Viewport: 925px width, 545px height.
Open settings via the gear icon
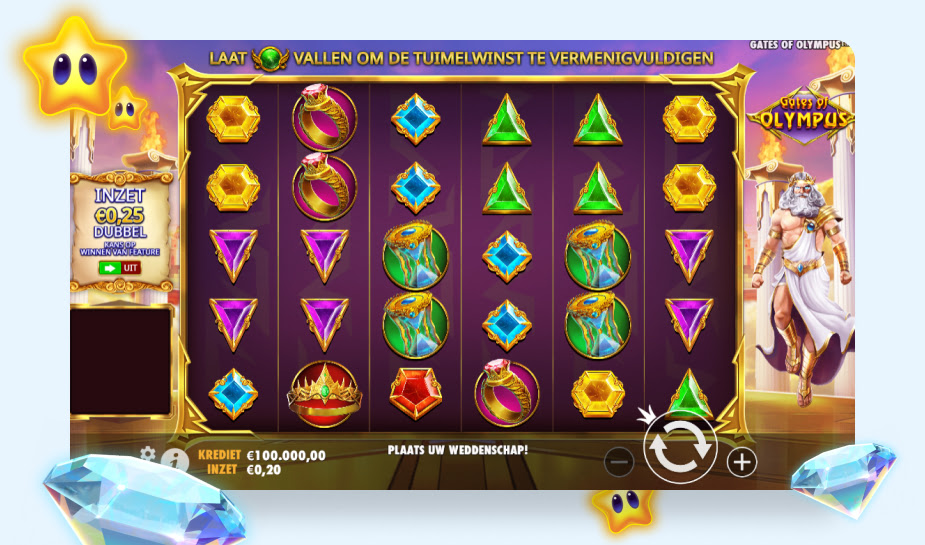148,455
